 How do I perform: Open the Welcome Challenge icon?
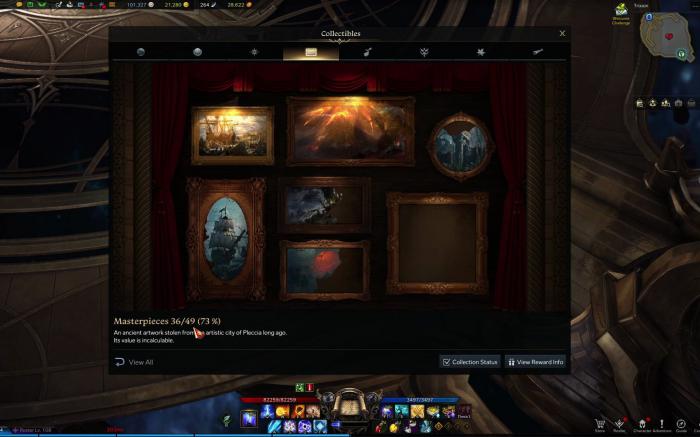tap(621, 14)
